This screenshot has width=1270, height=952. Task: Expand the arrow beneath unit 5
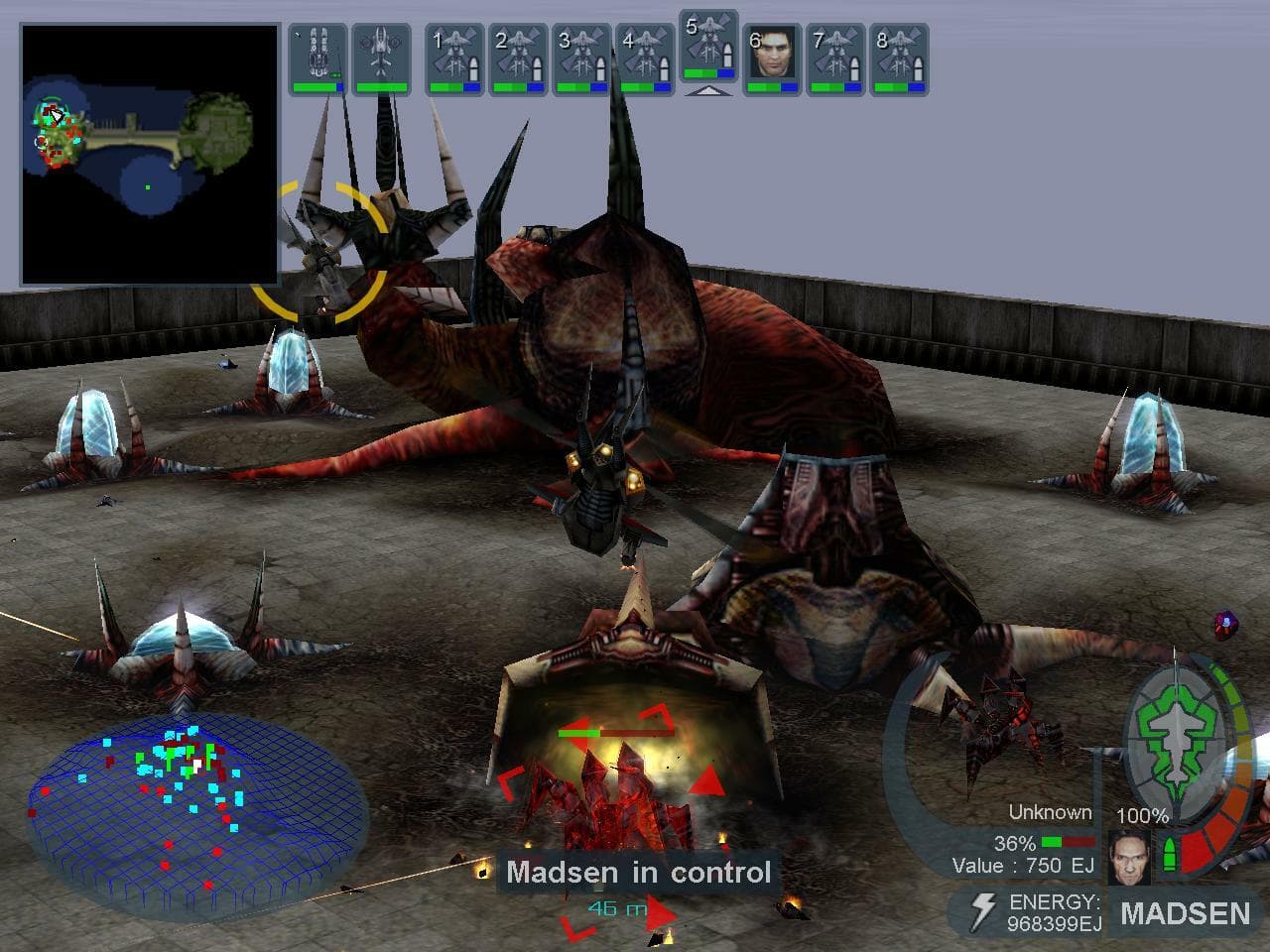pyautogui.click(x=710, y=91)
